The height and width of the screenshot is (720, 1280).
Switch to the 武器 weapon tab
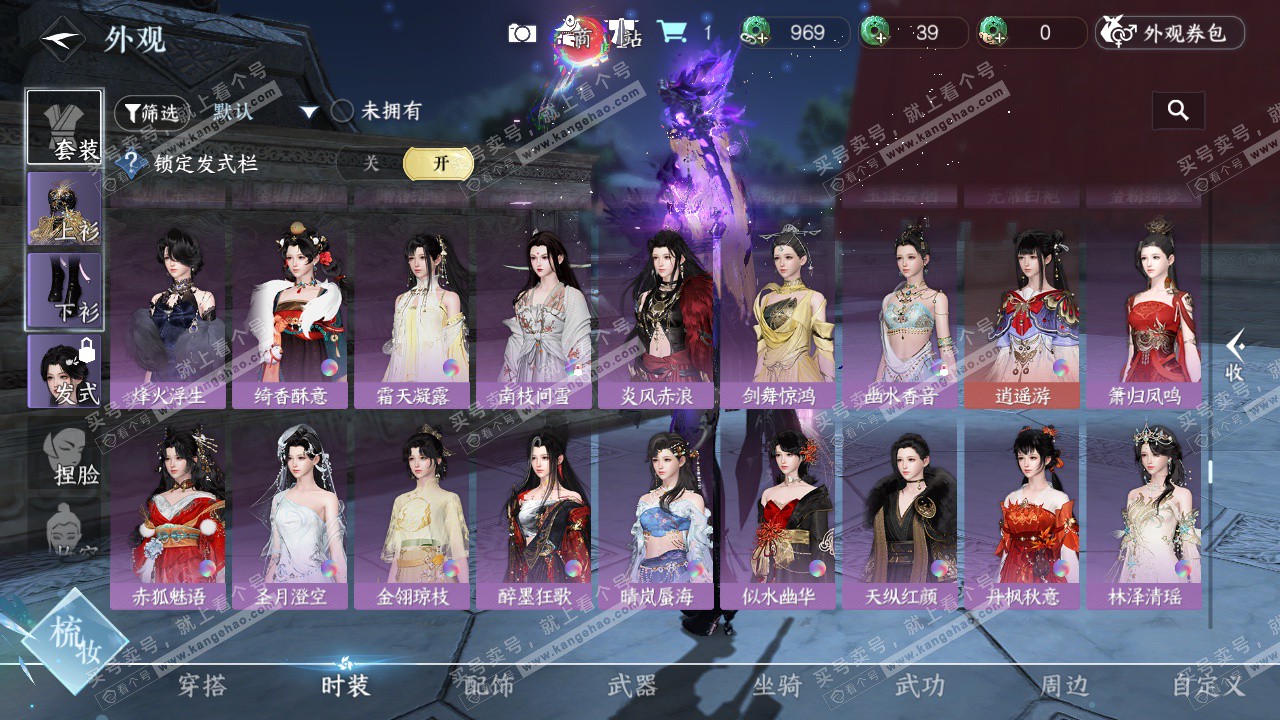pos(632,686)
